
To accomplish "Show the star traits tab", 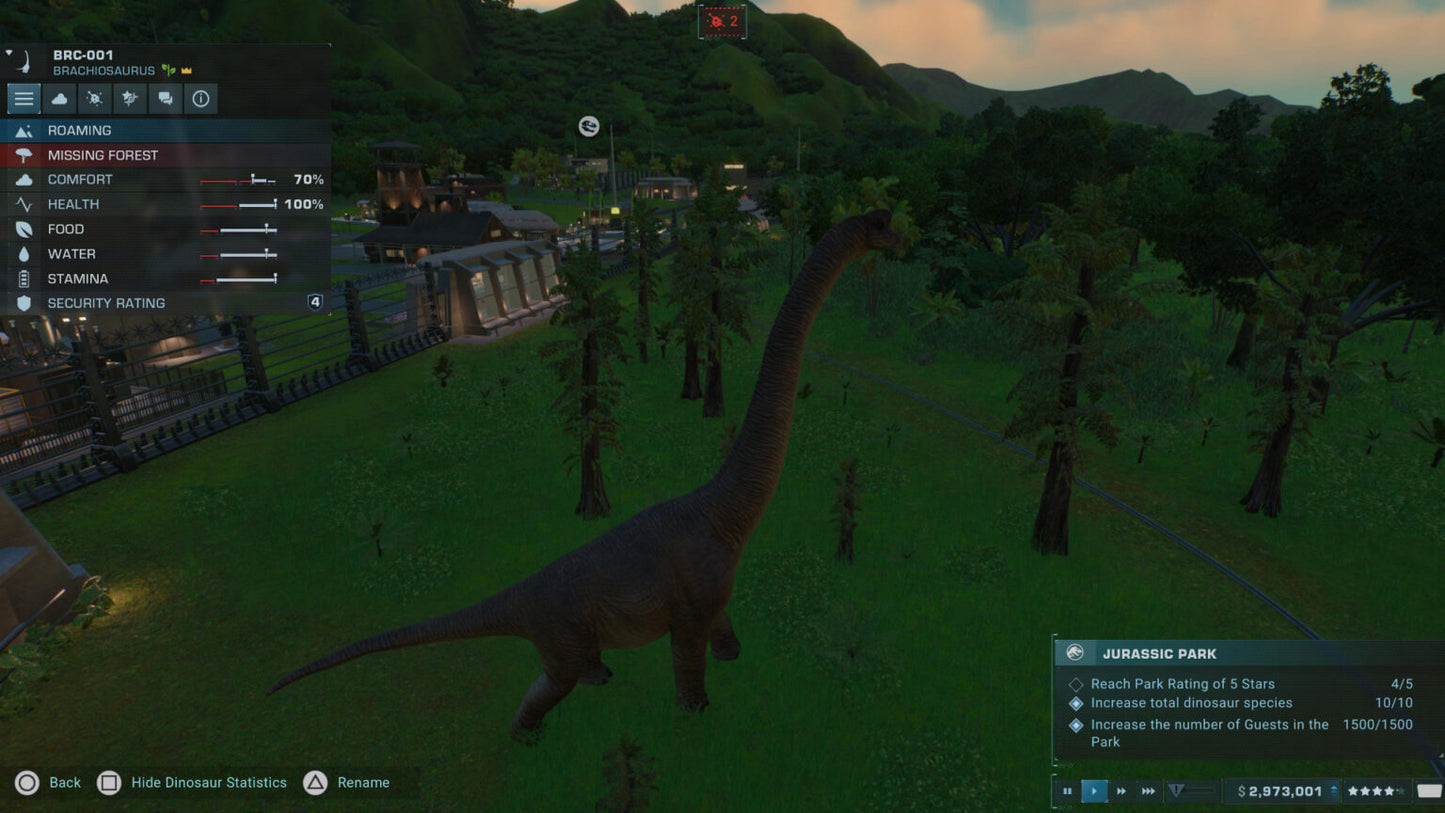I will pyautogui.click(x=130, y=98).
